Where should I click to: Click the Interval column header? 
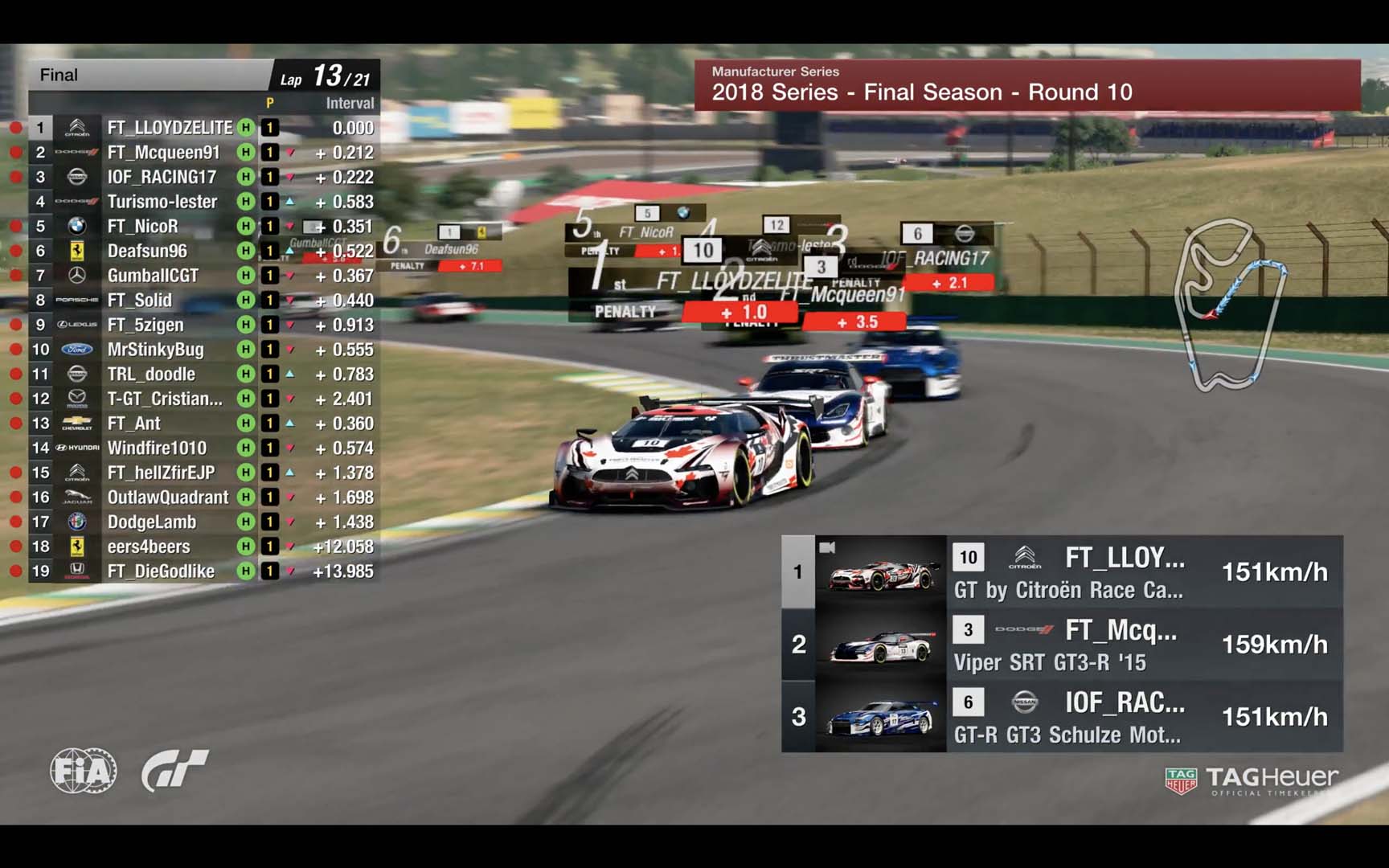(x=350, y=103)
